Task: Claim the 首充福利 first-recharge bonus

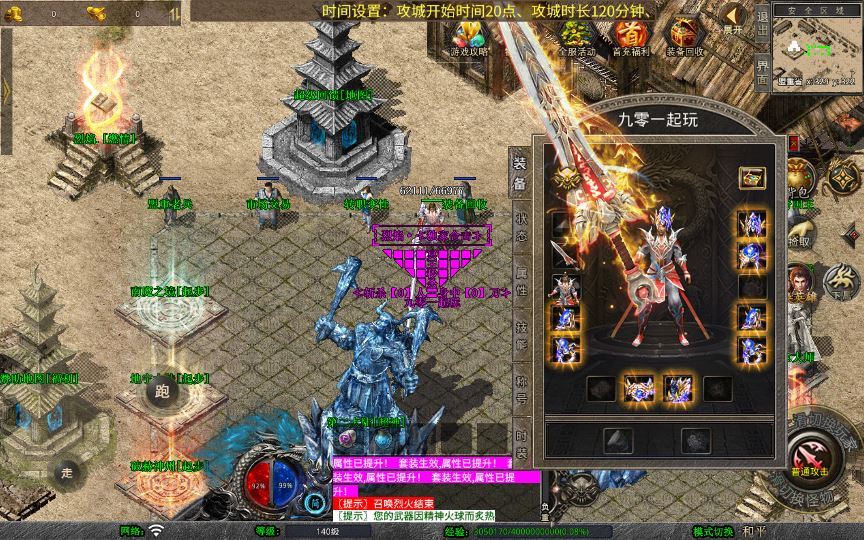Action: [629, 36]
